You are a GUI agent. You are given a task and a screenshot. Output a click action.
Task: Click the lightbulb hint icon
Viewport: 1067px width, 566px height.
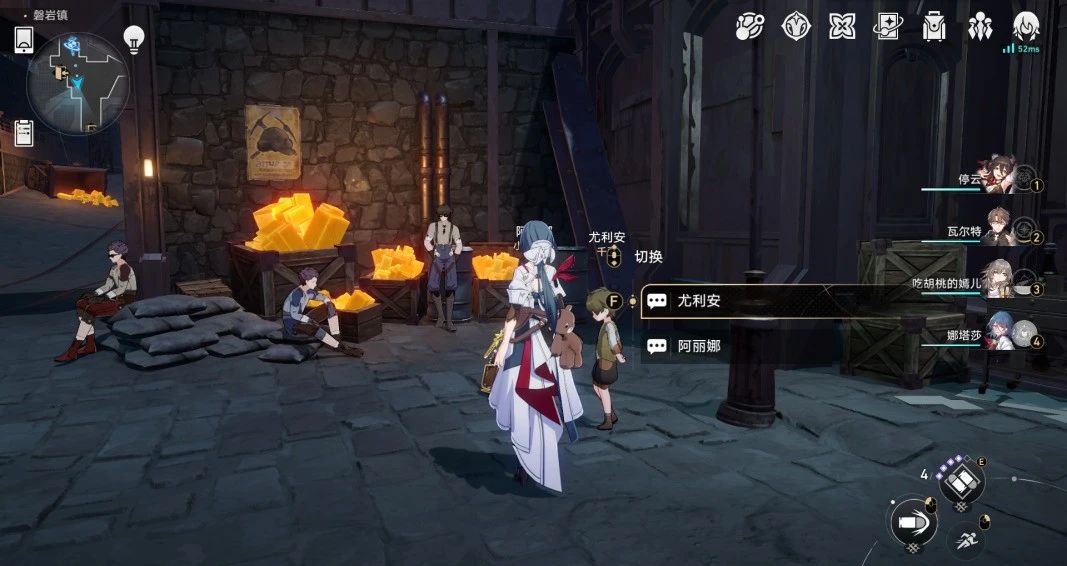(133, 39)
